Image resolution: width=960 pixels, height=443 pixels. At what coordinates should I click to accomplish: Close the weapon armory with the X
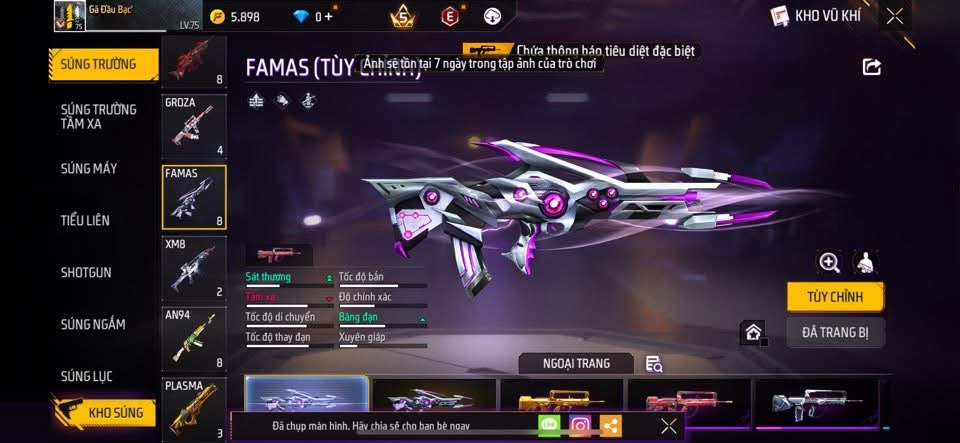(x=895, y=15)
